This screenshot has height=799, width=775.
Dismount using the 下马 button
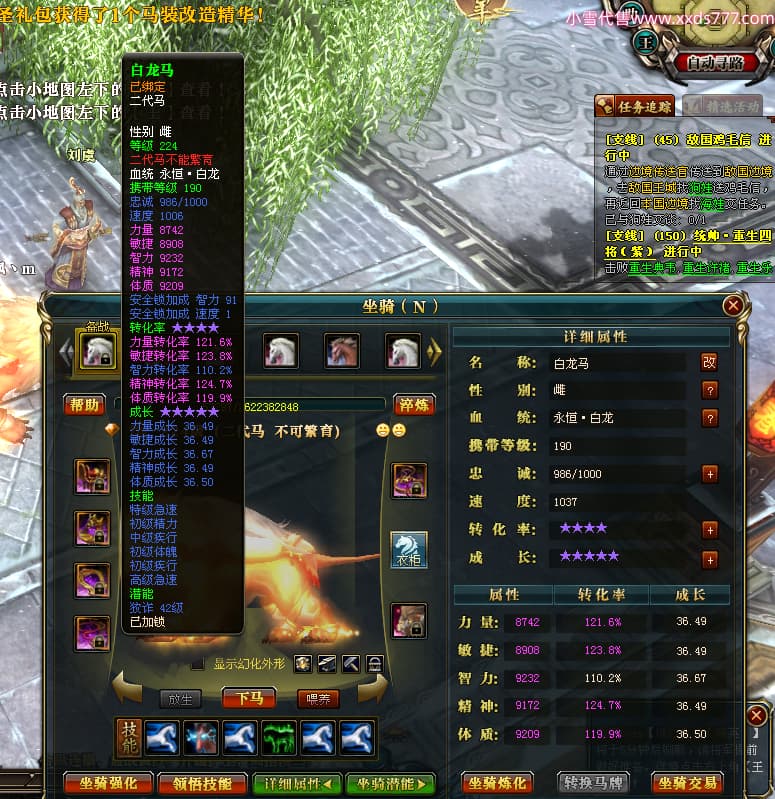[249, 698]
